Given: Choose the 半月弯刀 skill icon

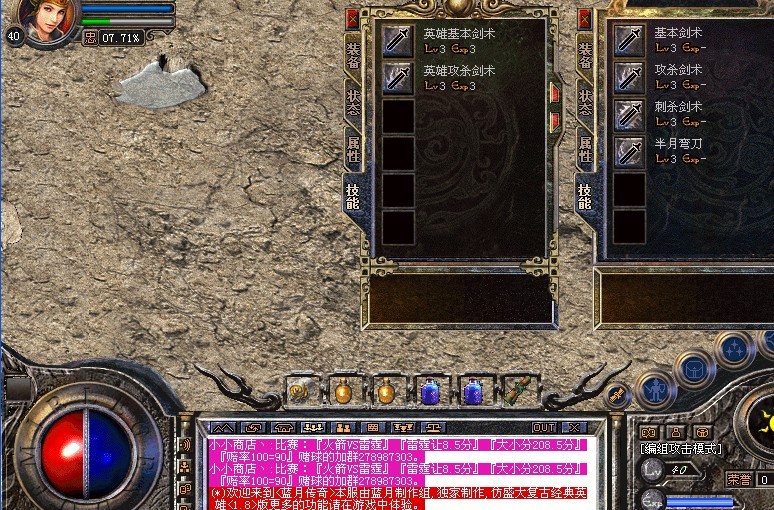Looking at the screenshot, I should [x=629, y=151].
